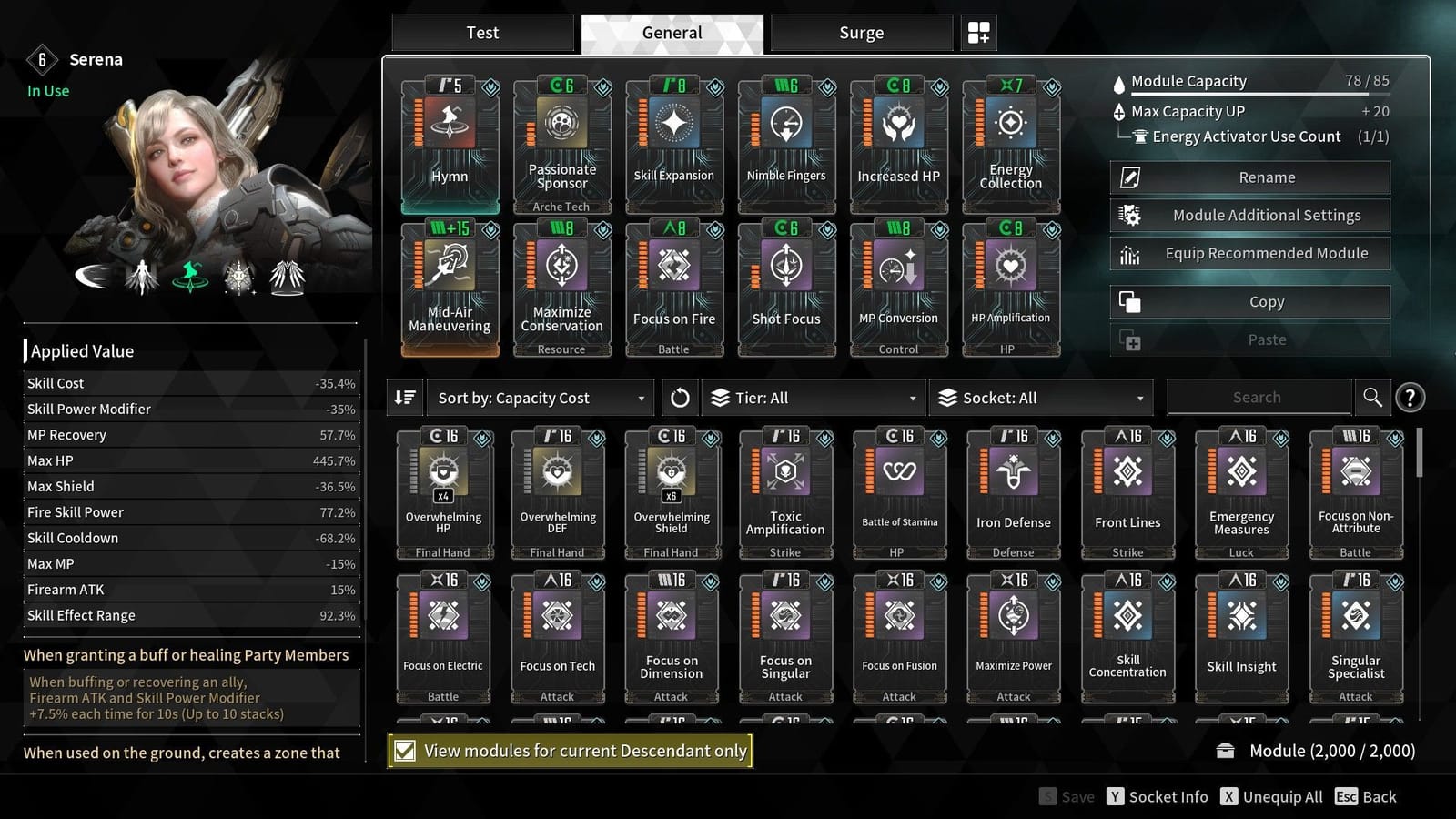Click the refresh modules icon

tap(681, 398)
